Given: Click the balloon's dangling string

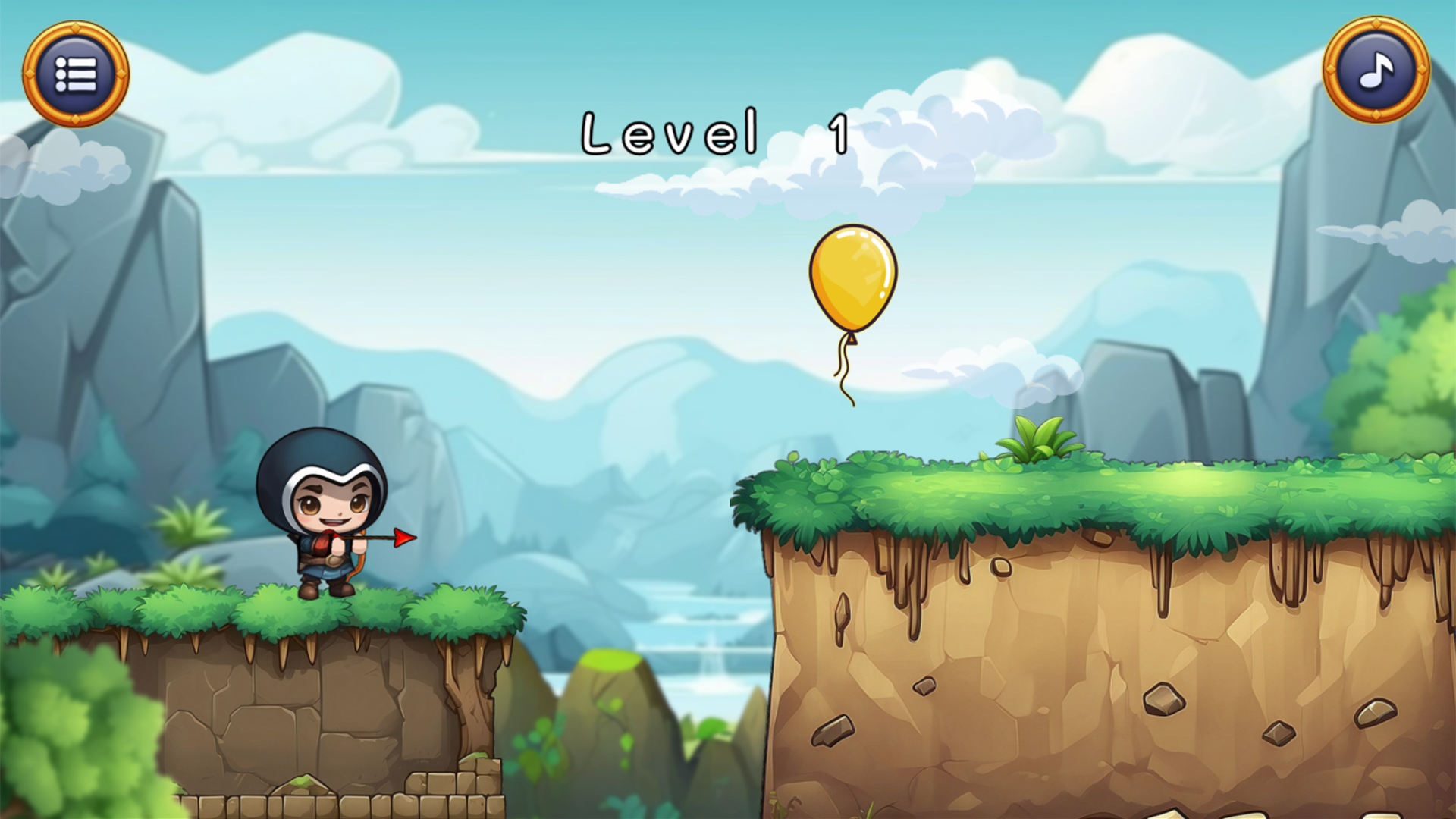Looking at the screenshot, I should click(x=843, y=364).
